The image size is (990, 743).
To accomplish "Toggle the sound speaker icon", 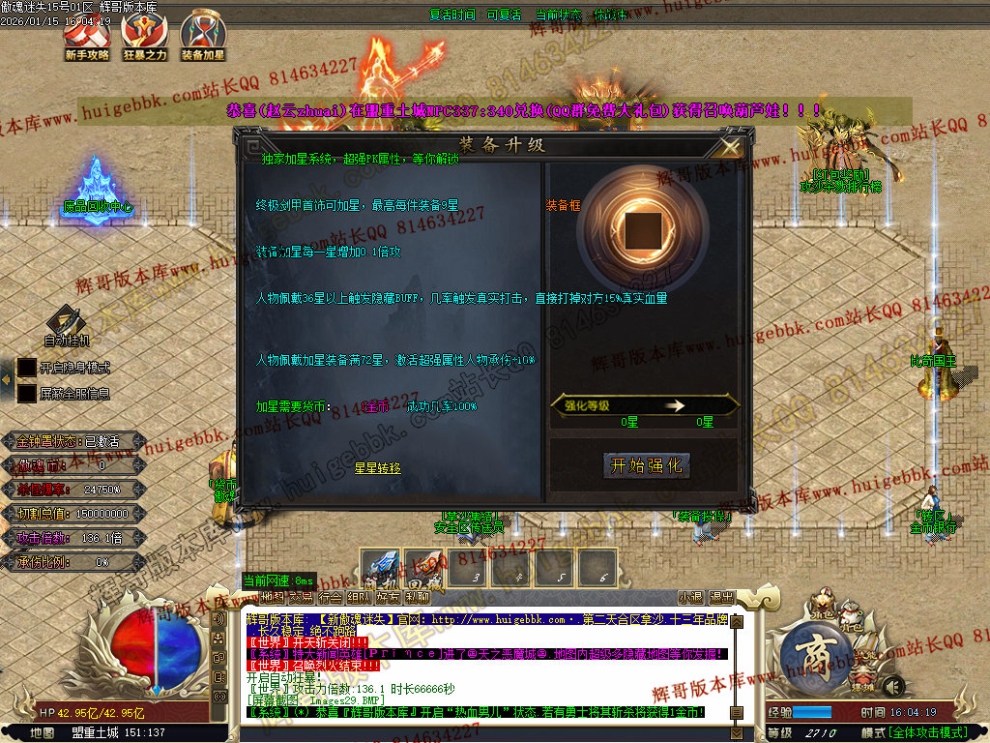I will [x=893, y=686].
